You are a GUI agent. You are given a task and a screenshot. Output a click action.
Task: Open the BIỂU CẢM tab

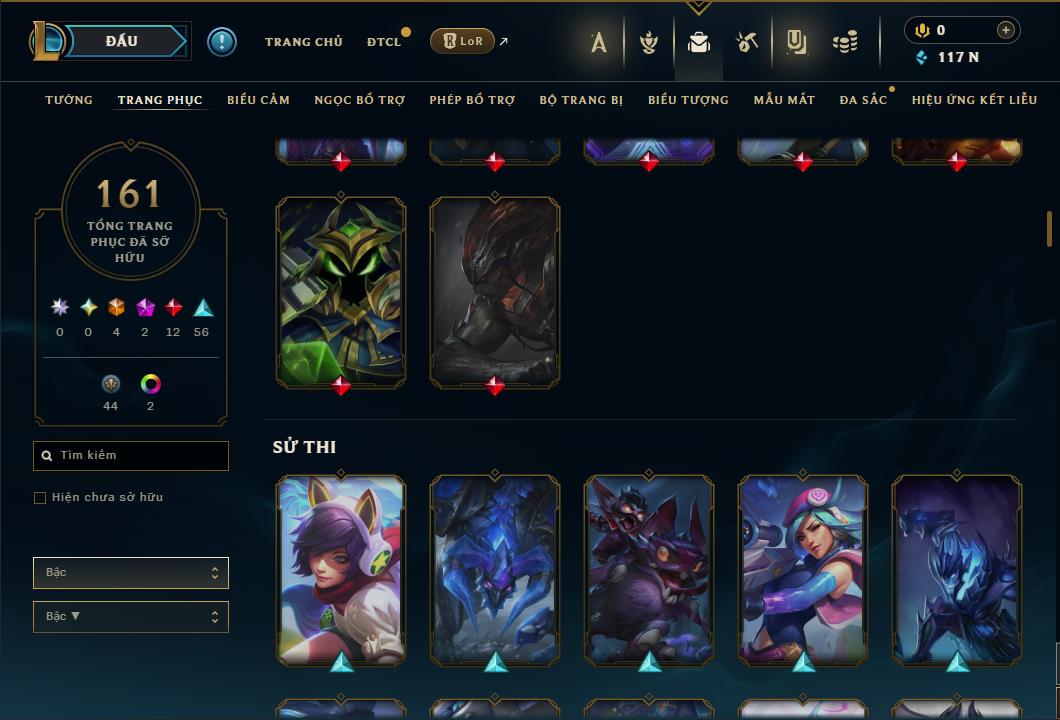[258, 100]
